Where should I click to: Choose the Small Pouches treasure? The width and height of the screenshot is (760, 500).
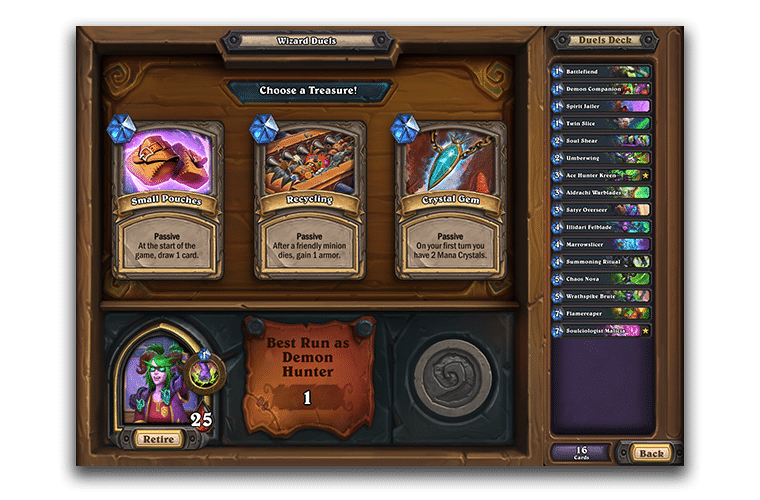click(167, 200)
